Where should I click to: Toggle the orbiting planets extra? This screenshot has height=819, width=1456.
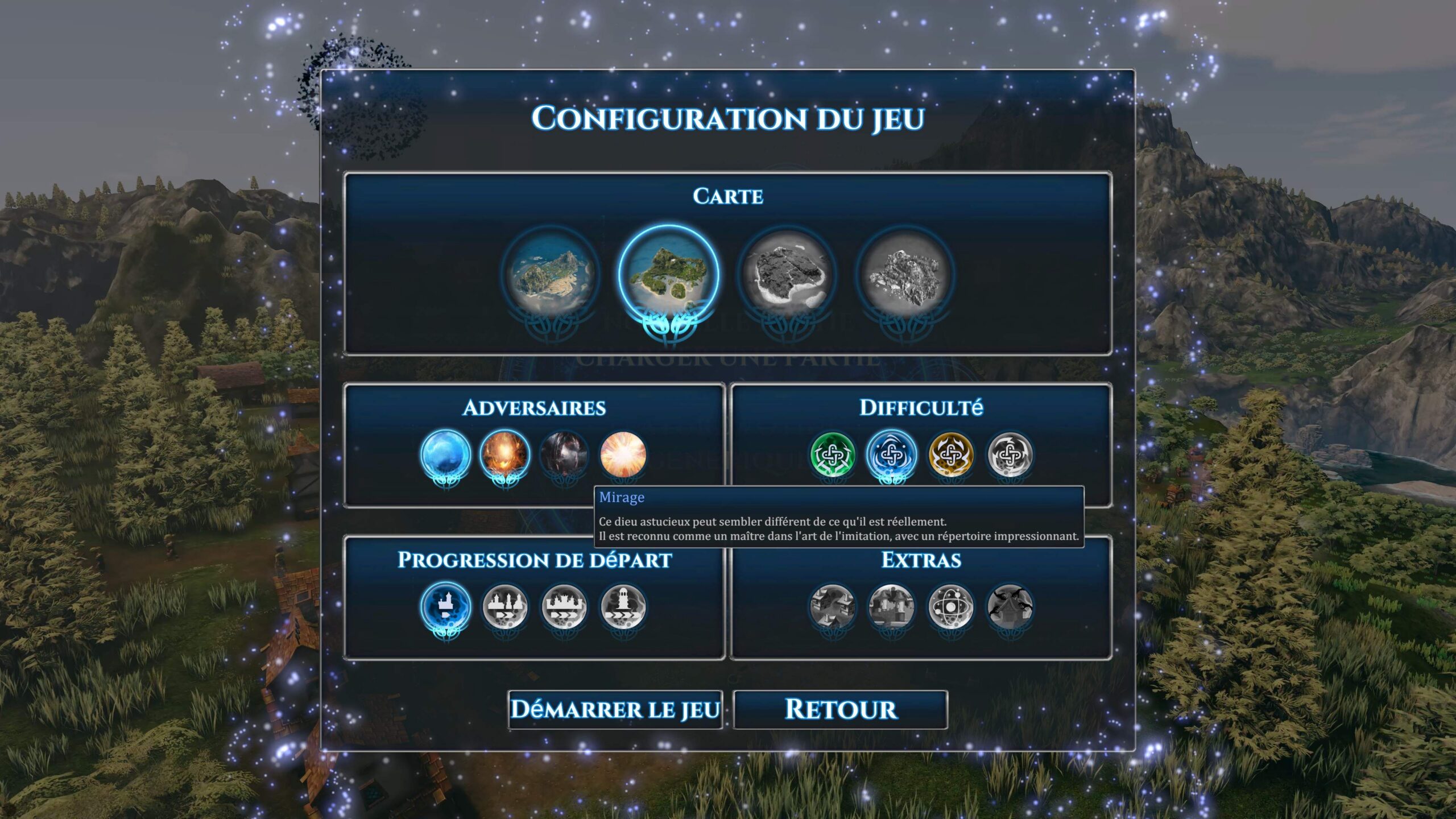click(x=950, y=606)
